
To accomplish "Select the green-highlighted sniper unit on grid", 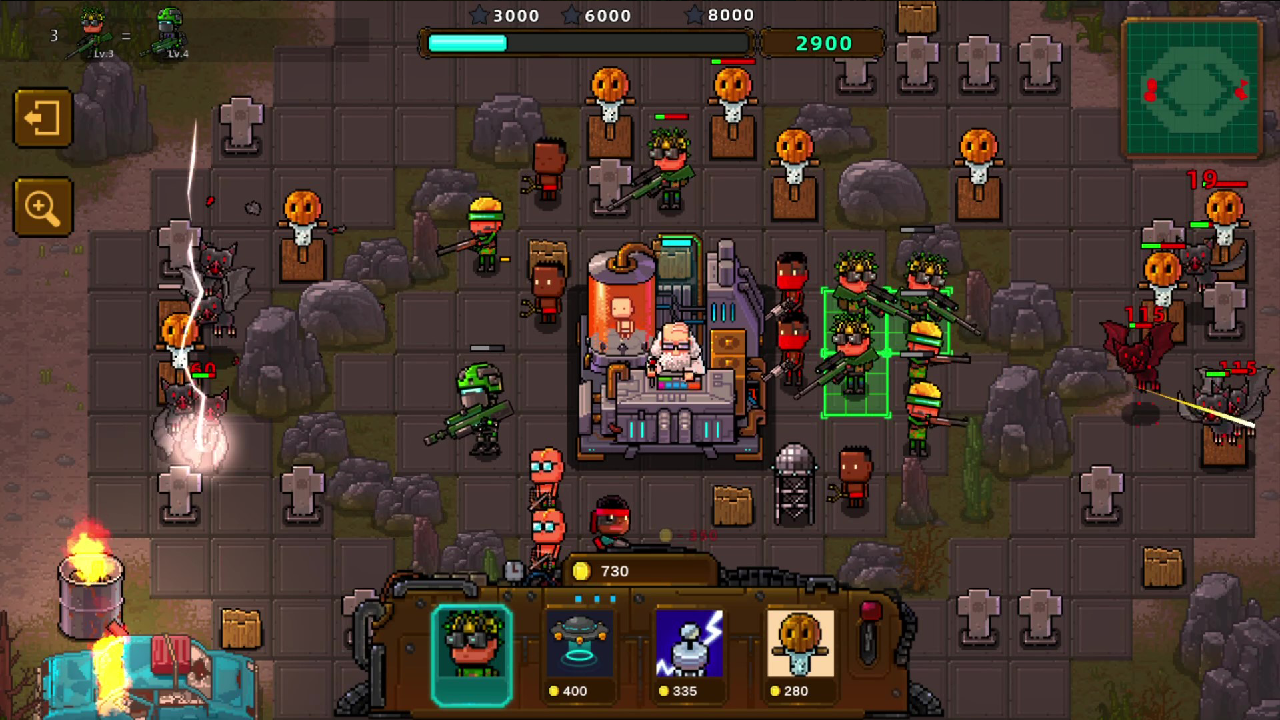I will coord(855,353).
